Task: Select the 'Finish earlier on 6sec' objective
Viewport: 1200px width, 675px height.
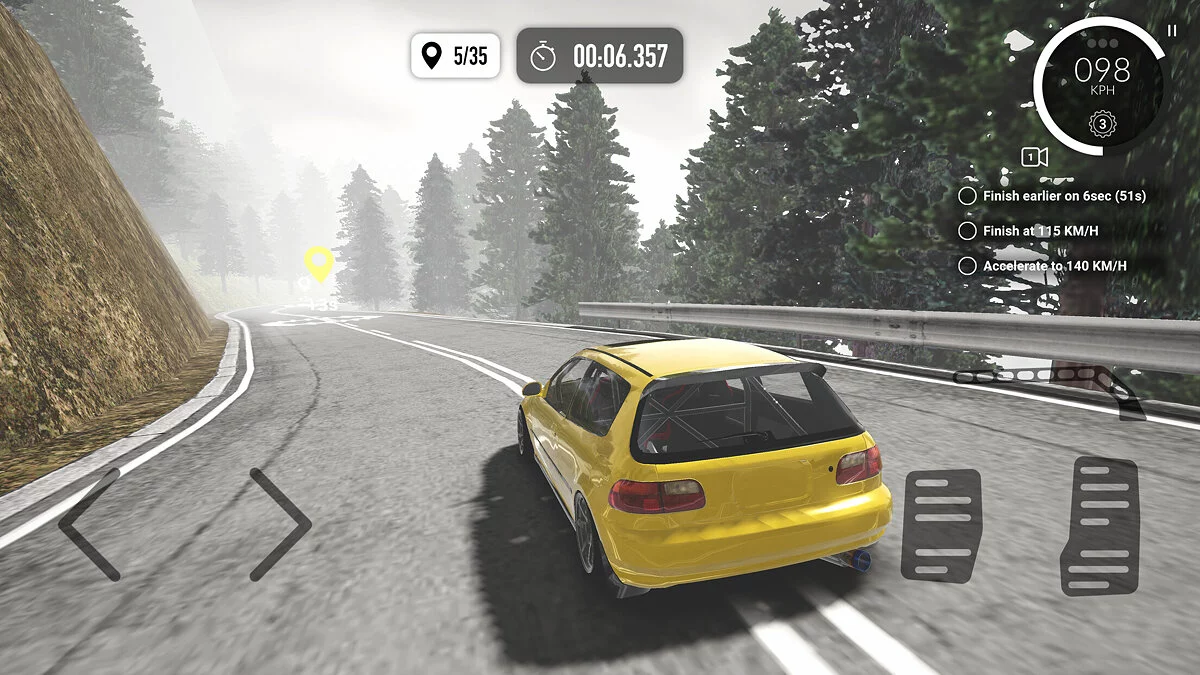Action: pyautogui.click(x=1063, y=196)
